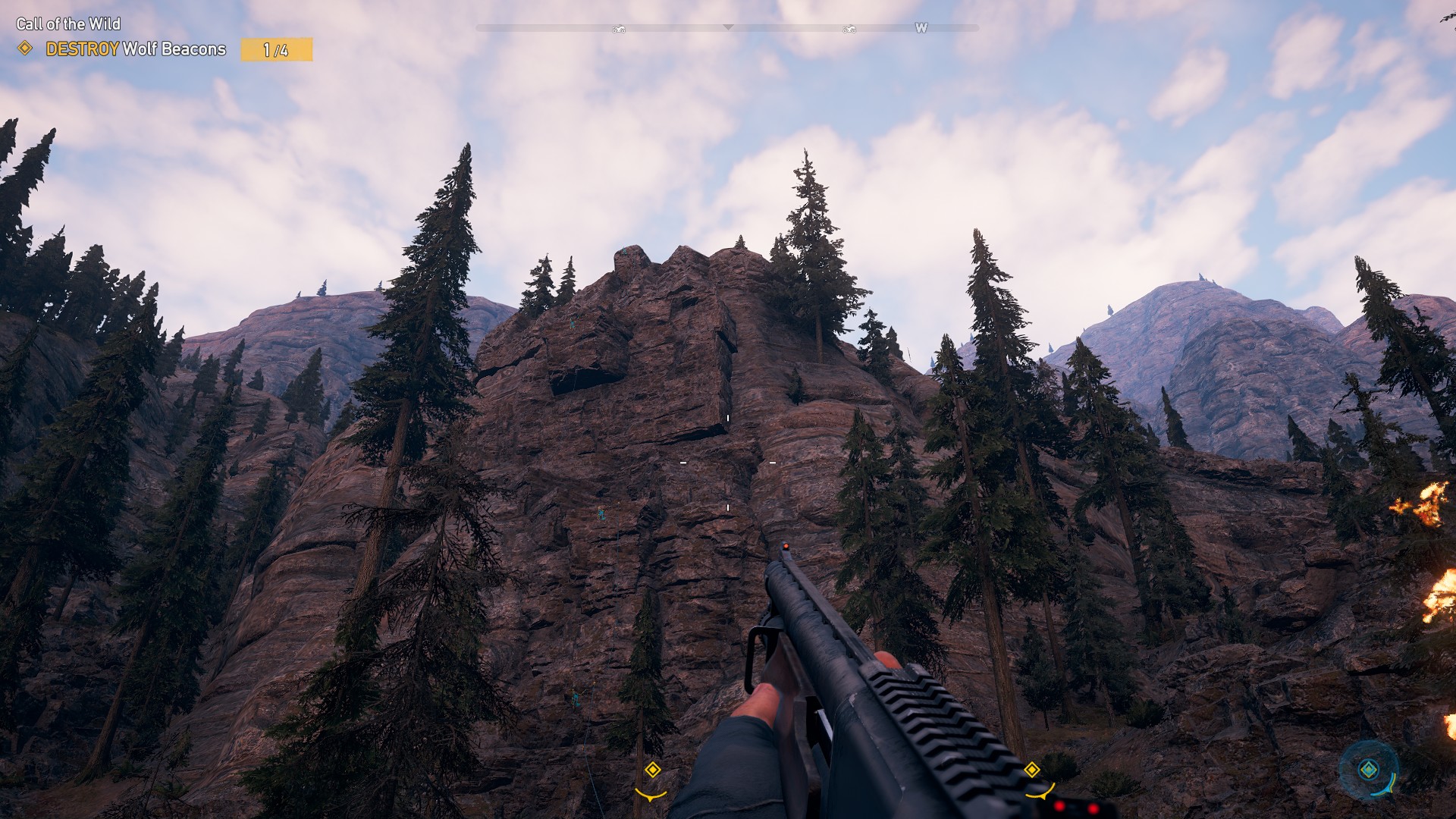This screenshot has height=819, width=1456.
Task: Click the yellow diamond icon beside the objective
Action: click(x=25, y=49)
